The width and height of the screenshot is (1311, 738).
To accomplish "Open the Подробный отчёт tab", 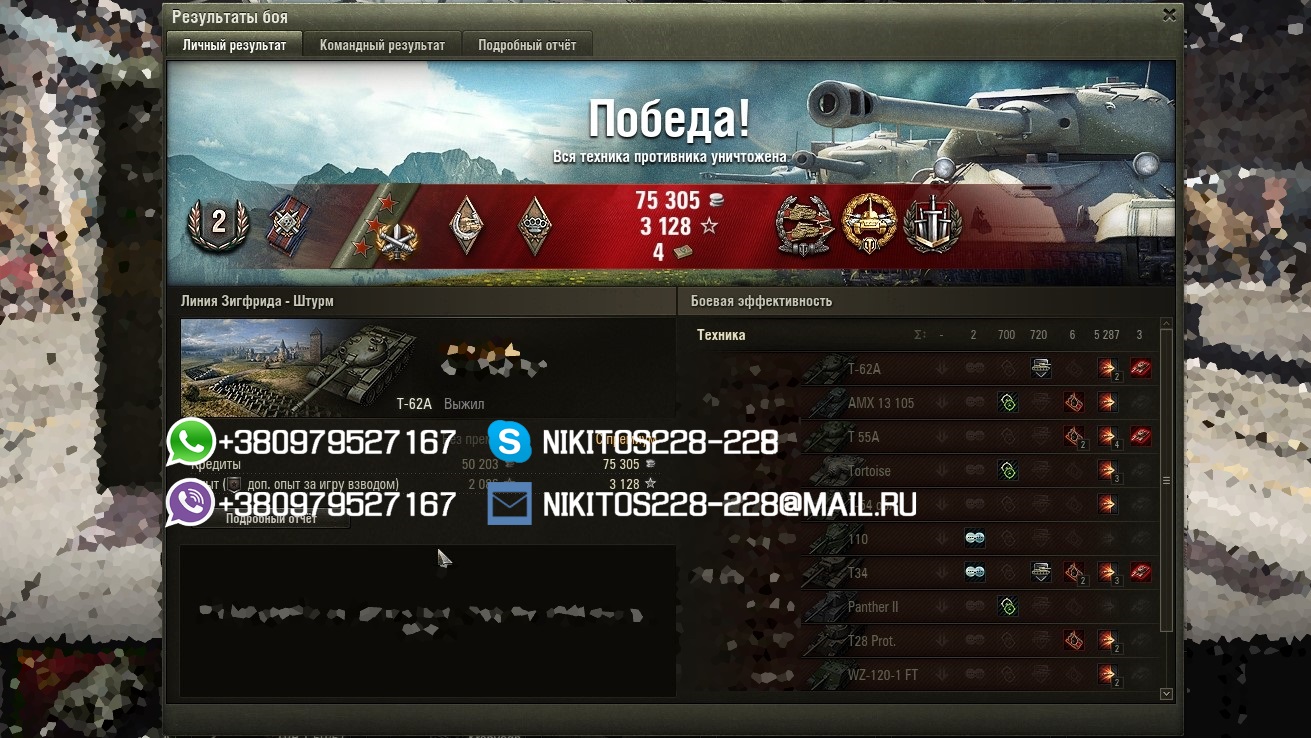I will coord(527,45).
